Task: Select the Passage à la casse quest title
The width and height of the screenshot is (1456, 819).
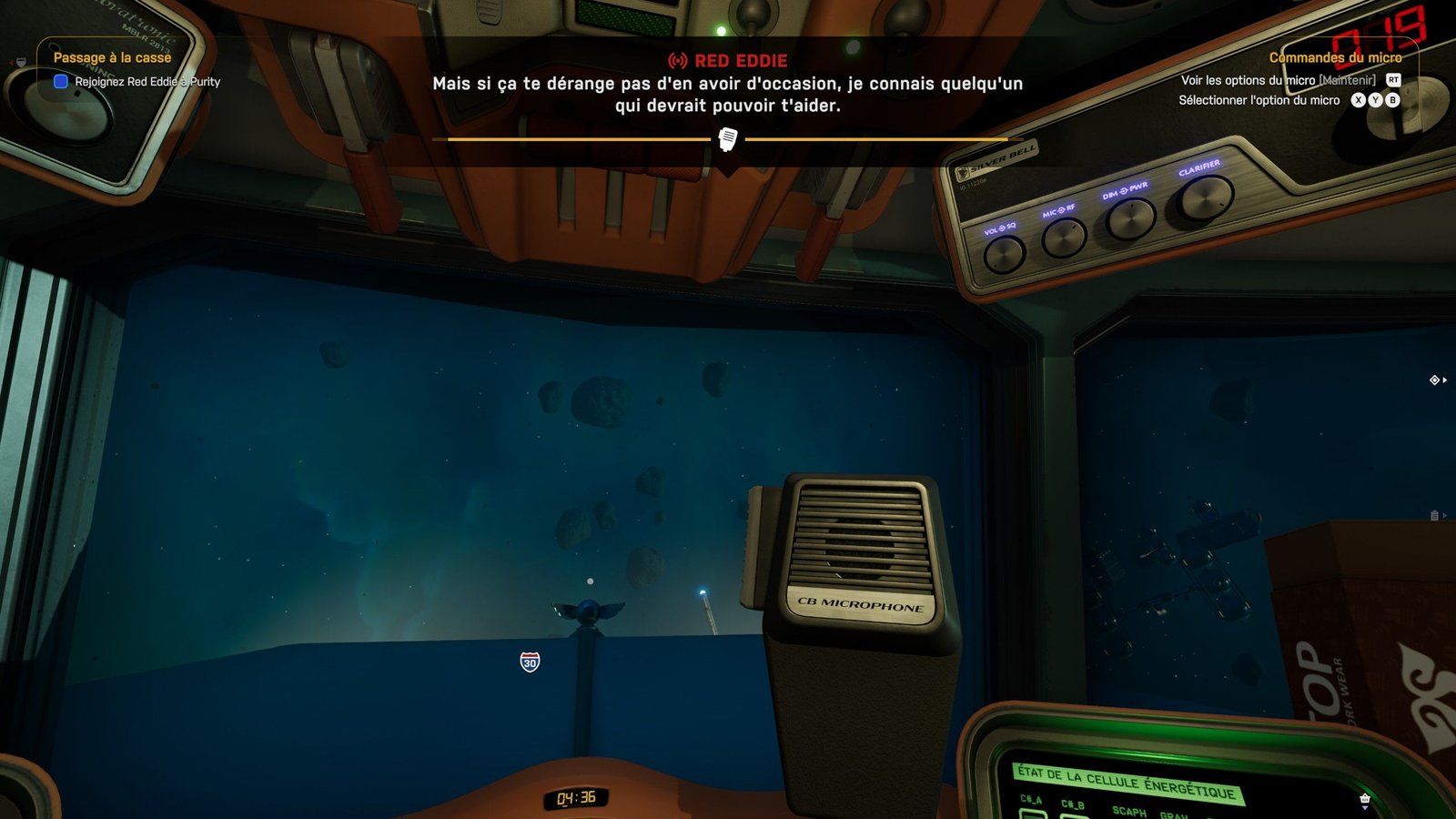Action: [112, 57]
